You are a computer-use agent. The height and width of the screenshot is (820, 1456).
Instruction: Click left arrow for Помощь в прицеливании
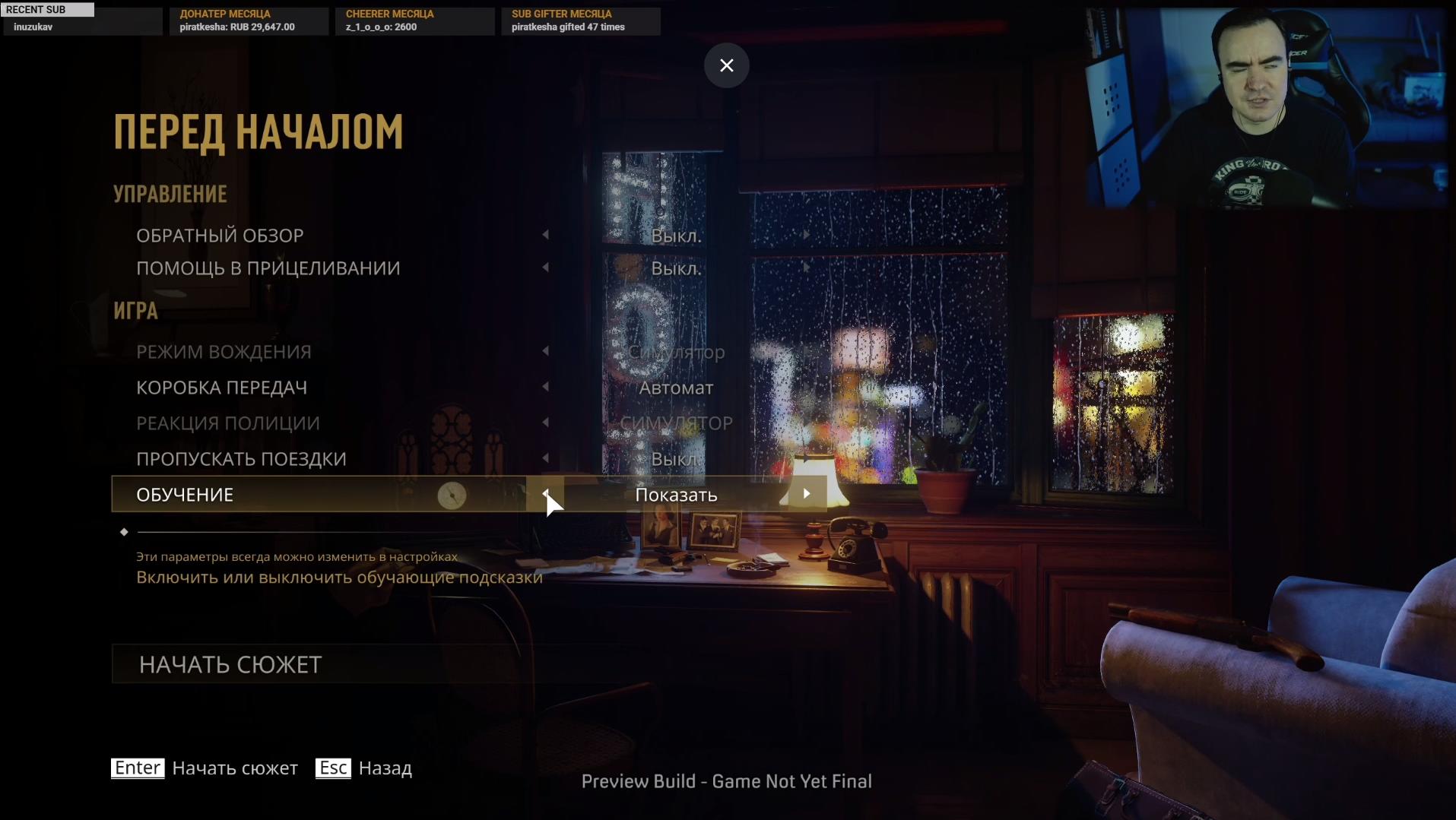[545, 268]
